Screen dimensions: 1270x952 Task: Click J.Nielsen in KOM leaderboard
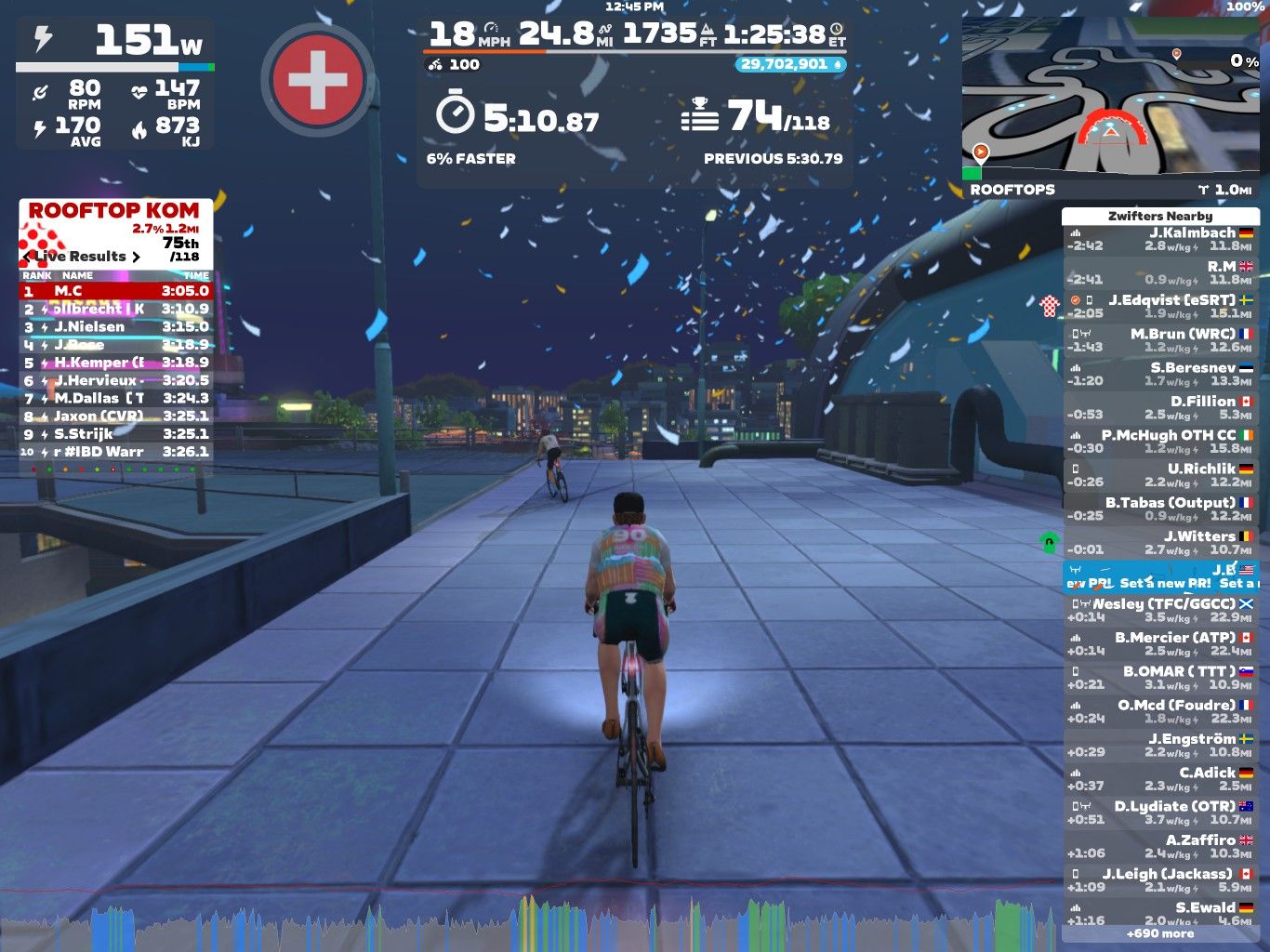pos(116,326)
